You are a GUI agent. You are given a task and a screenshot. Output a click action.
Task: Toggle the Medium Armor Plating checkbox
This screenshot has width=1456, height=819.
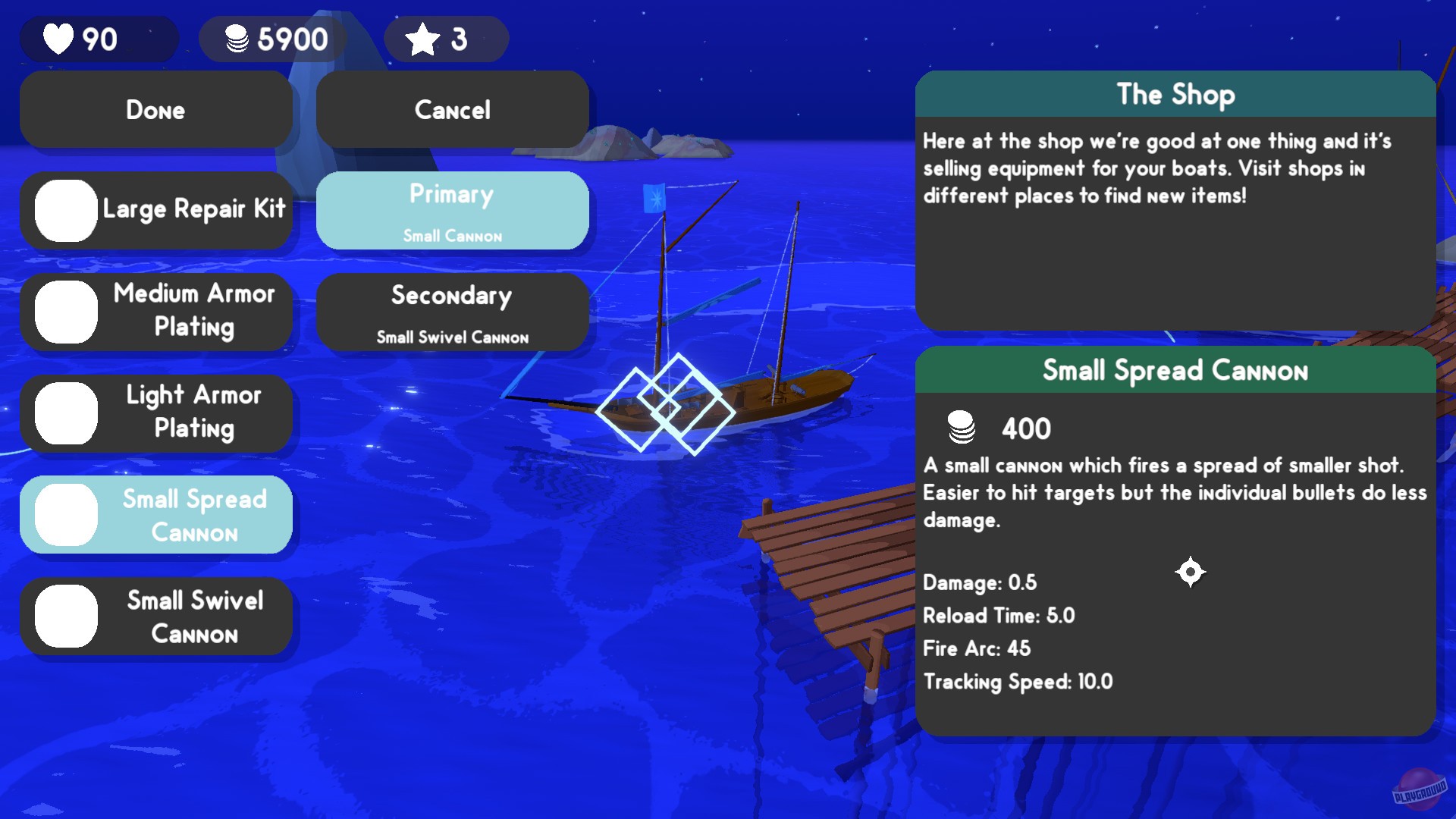tap(65, 311)
